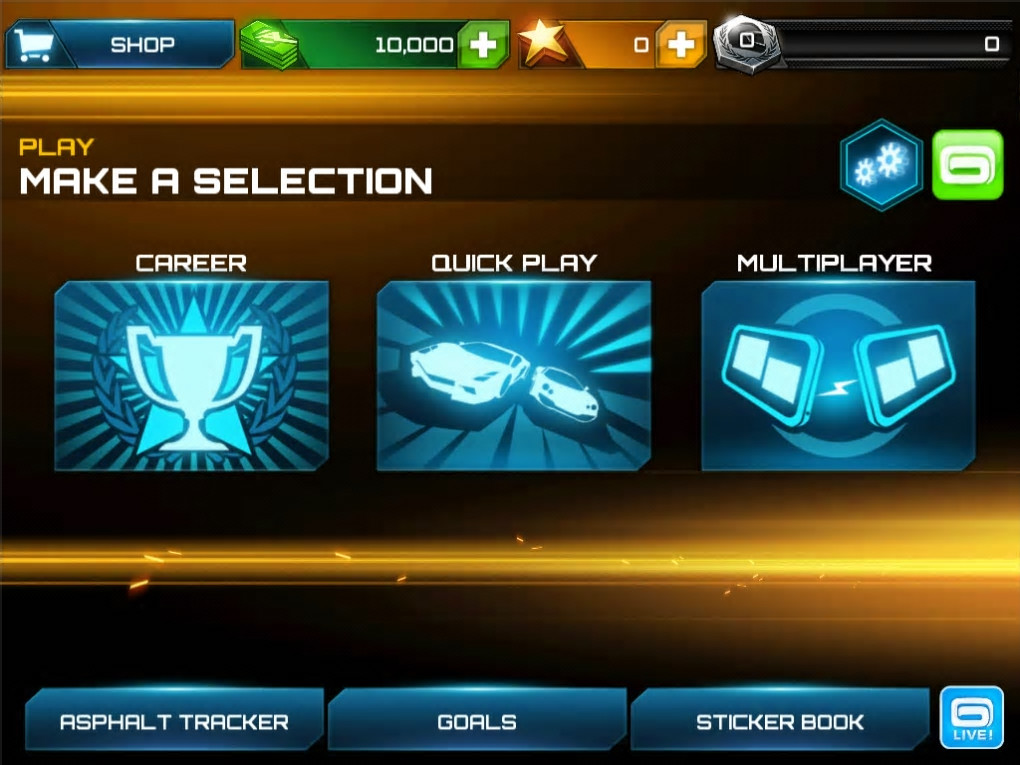
Task: Select Career mode
Action: [191, 375]
